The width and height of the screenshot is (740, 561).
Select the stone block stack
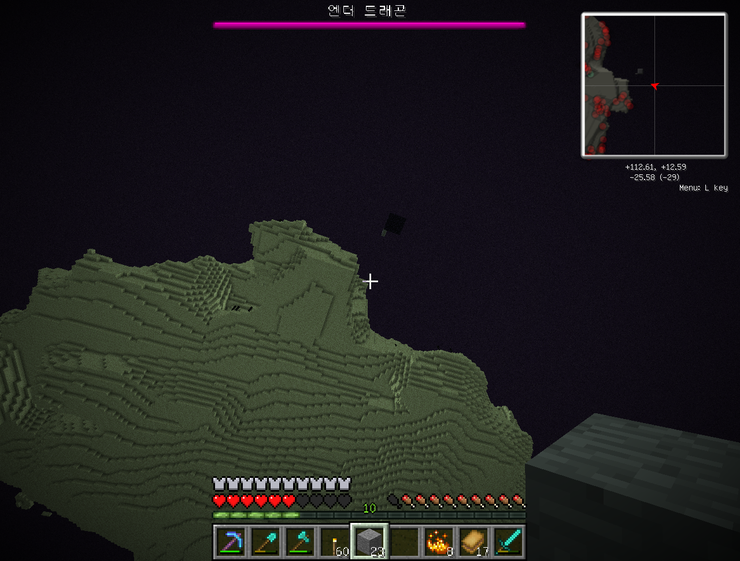pos(369,542)
